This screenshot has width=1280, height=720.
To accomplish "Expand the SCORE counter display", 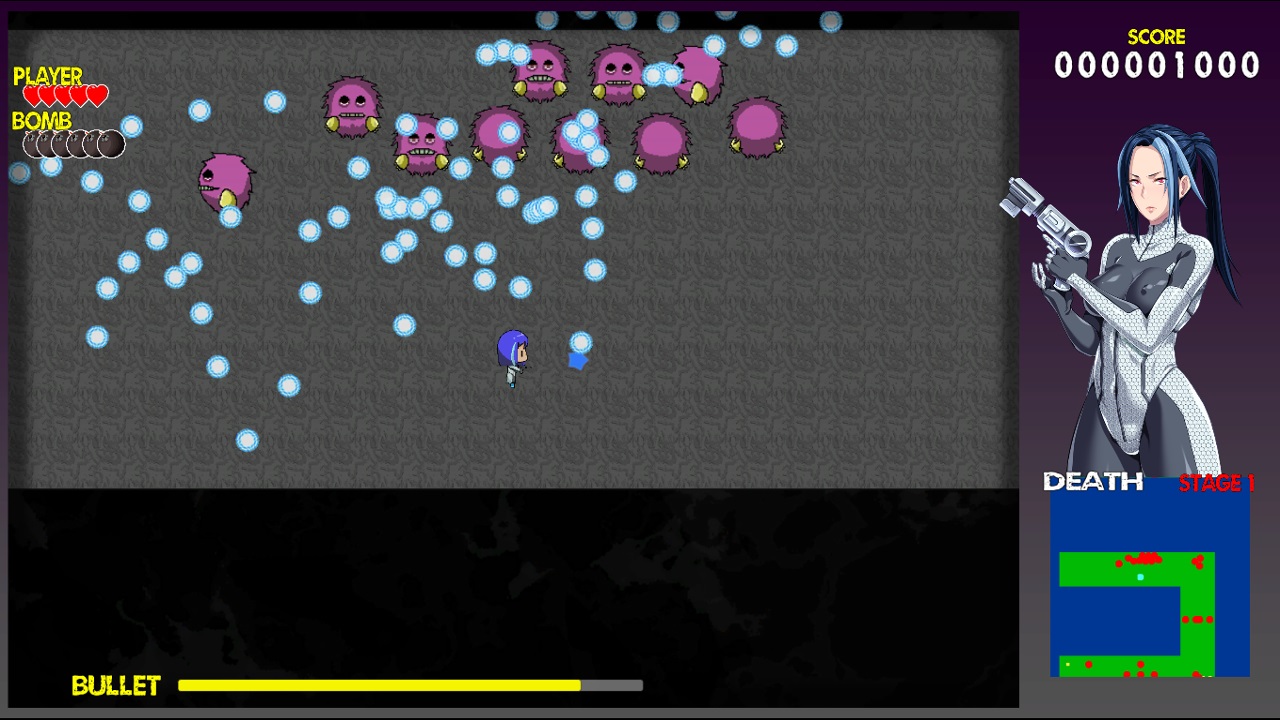I will tap(1156, 37).
